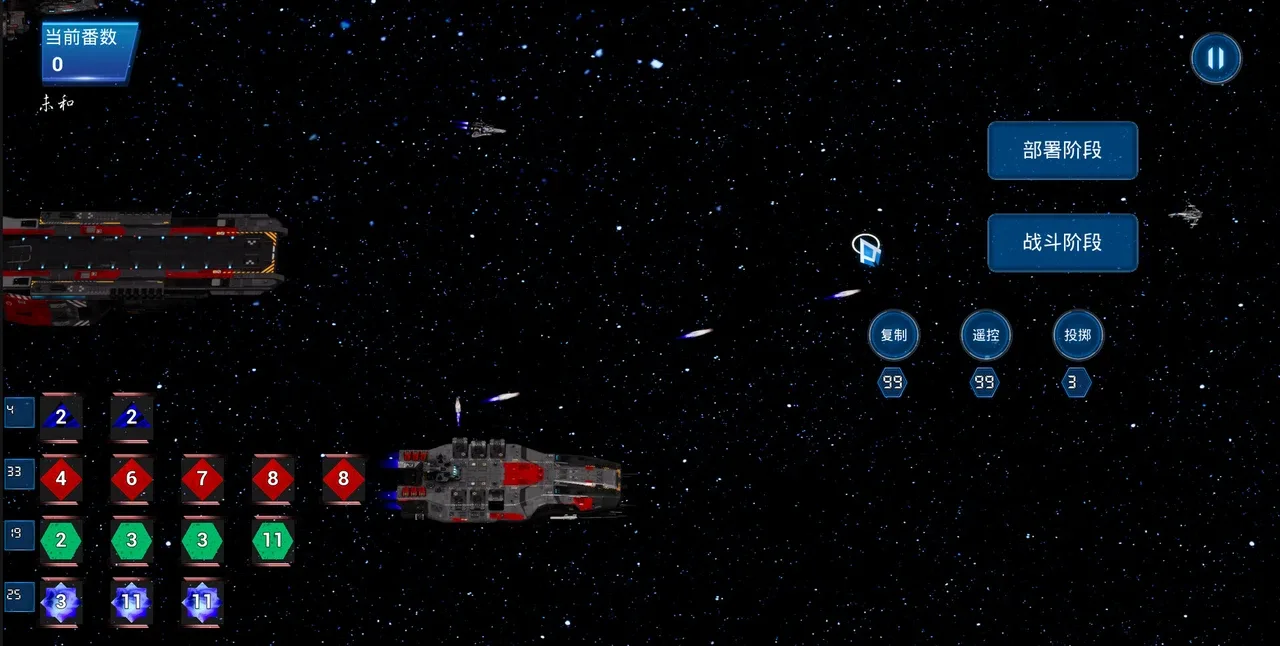
Task: Use the 遥控 (remote control) skill
Action: pyautogui.click(x=985, y=335)
